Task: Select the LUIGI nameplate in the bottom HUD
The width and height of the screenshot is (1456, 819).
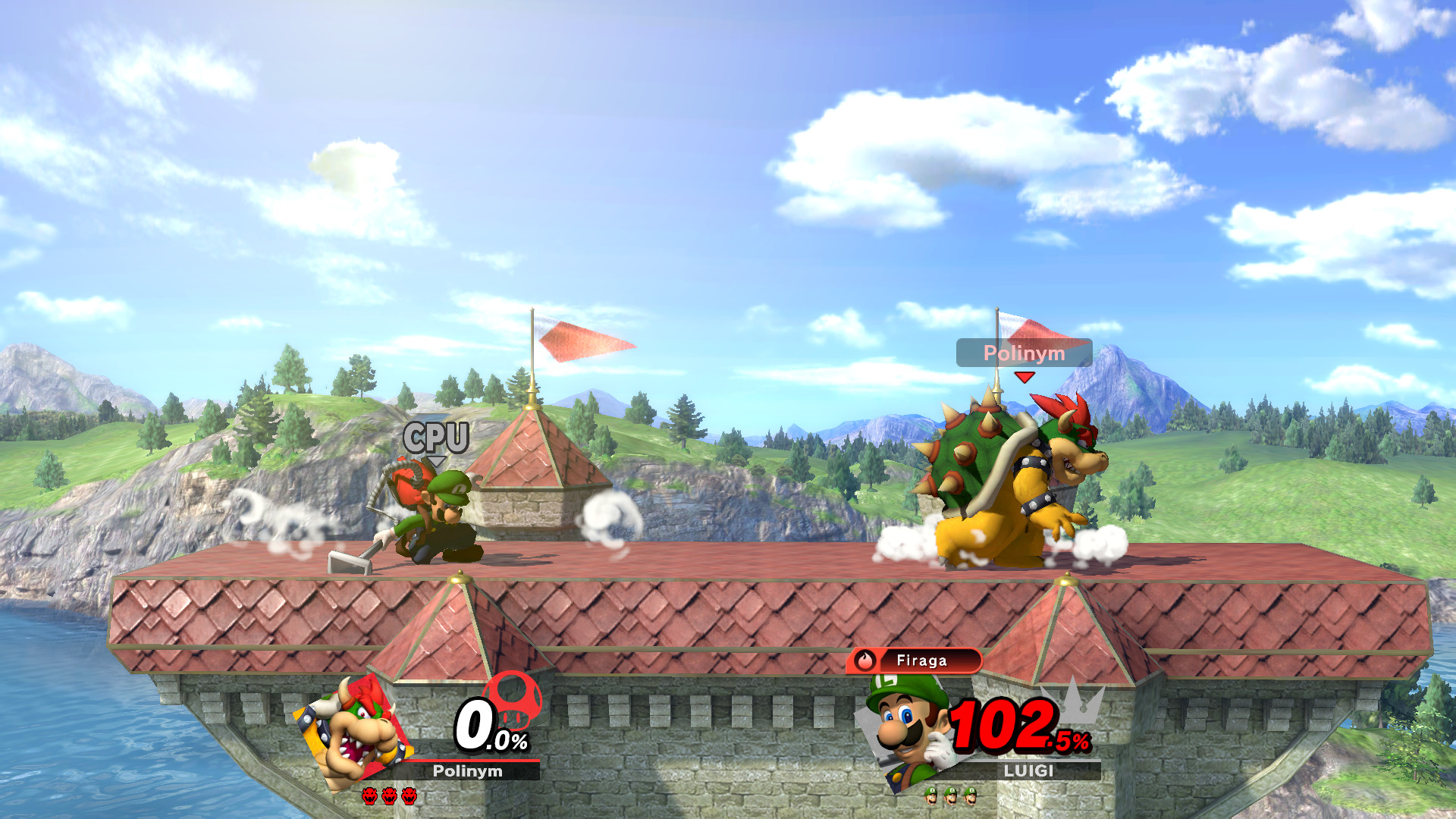Action: [1031, 772]
